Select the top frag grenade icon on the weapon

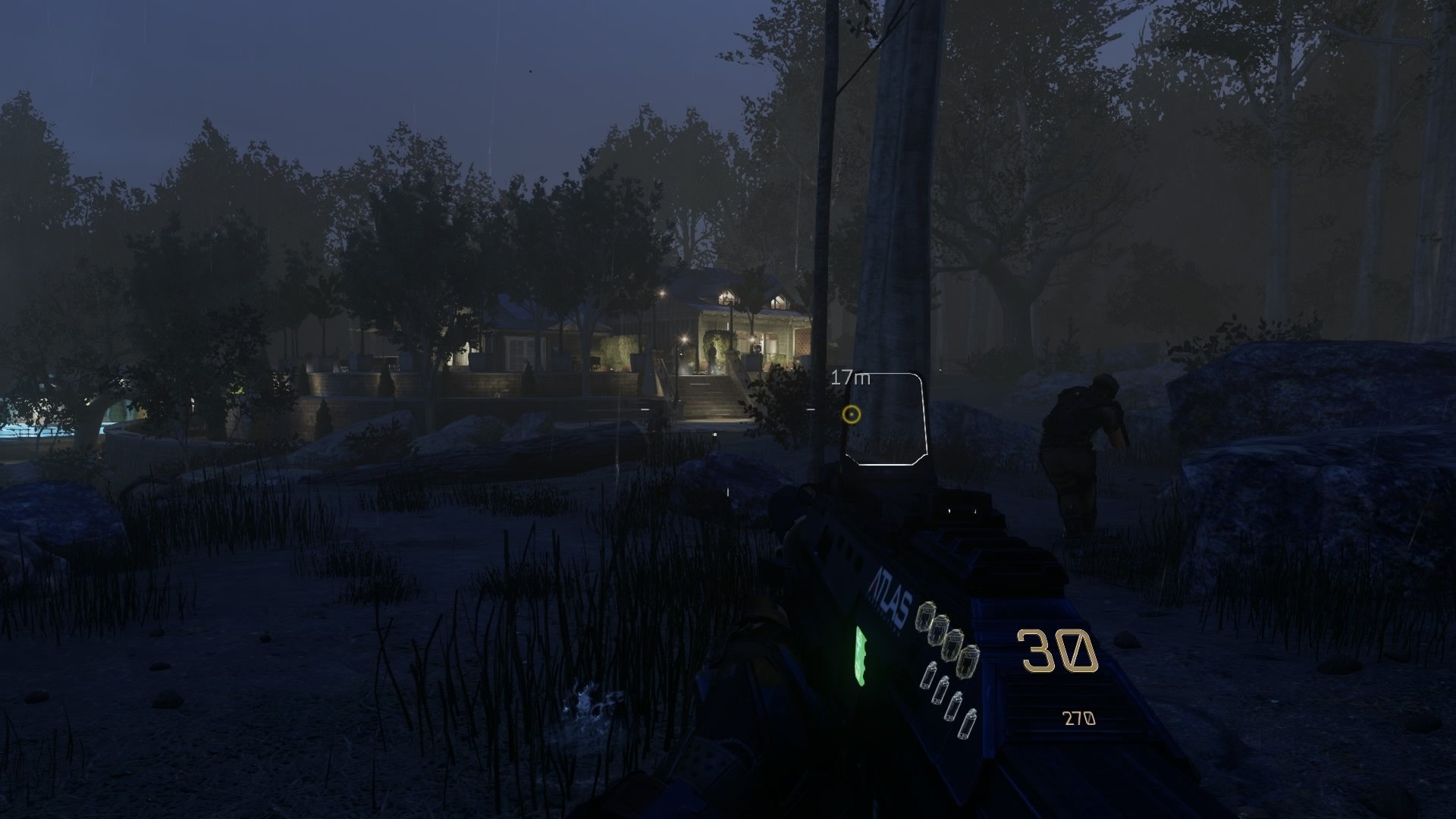pyautogui.click(x=927, y=616)
